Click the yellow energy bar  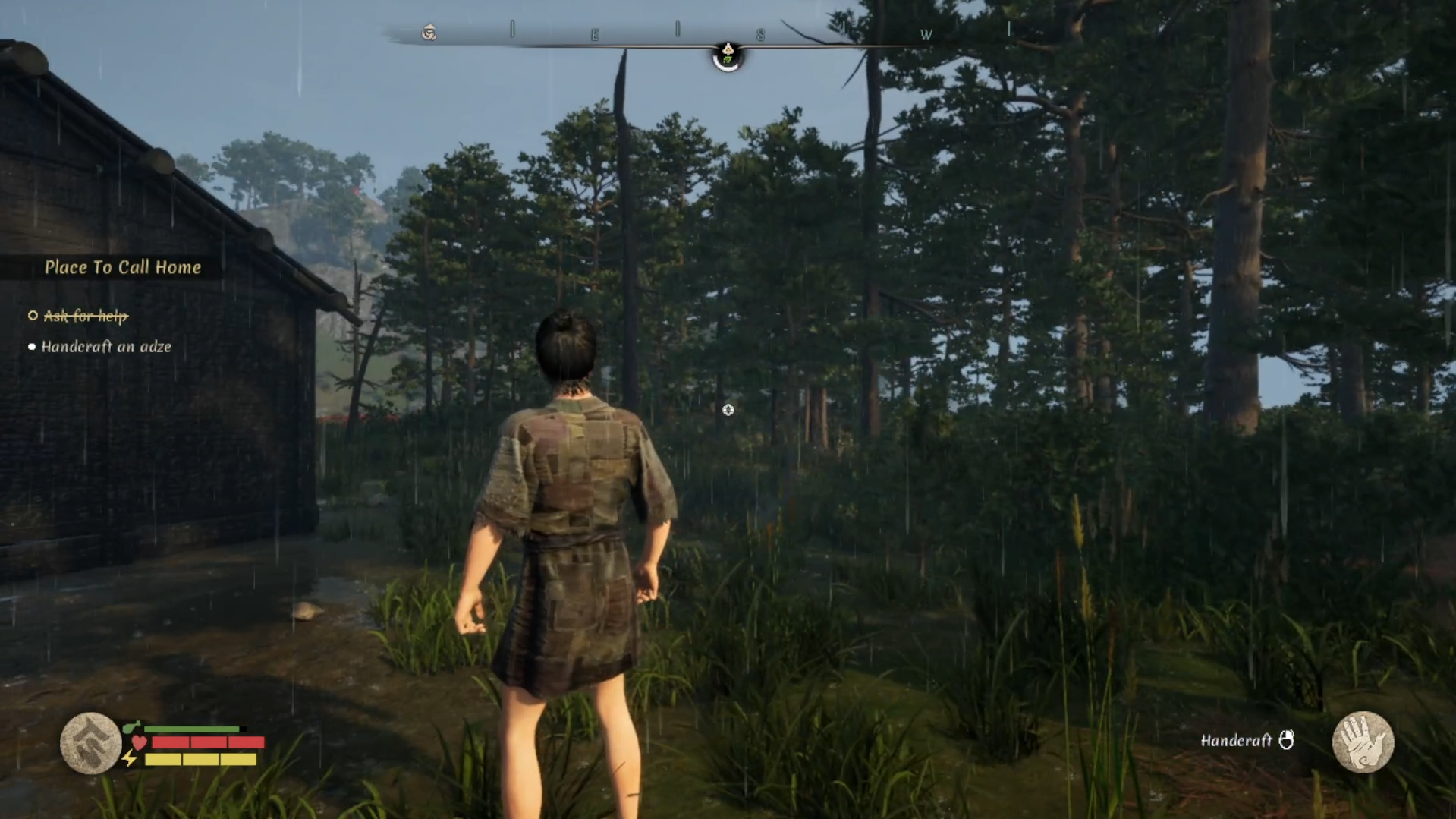[x=203, y=759]
